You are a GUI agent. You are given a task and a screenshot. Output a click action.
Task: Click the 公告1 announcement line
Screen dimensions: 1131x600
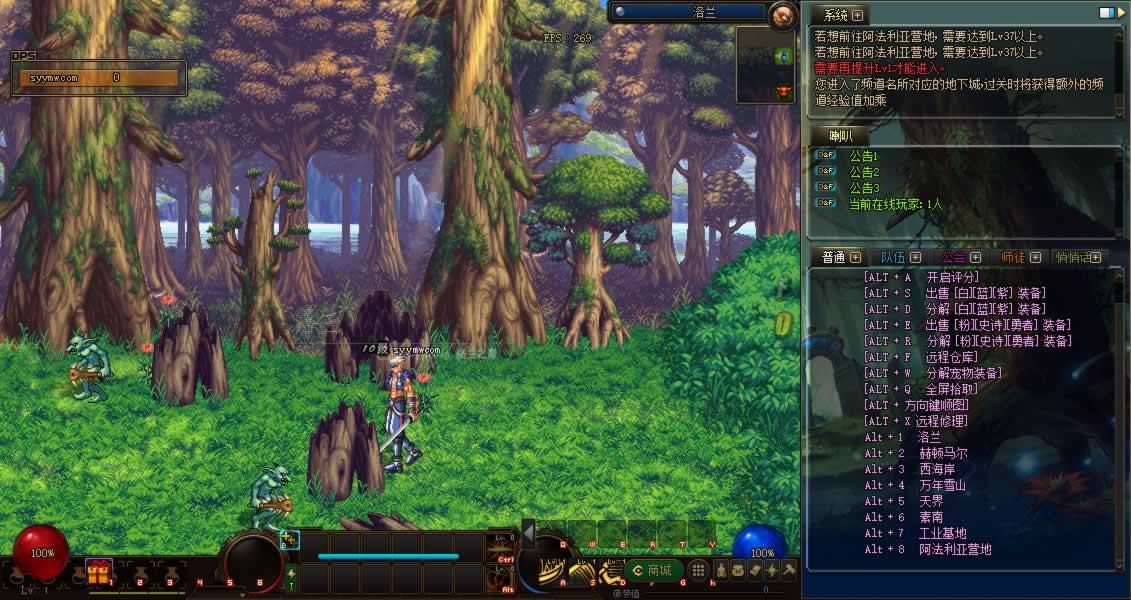point(863,156)
